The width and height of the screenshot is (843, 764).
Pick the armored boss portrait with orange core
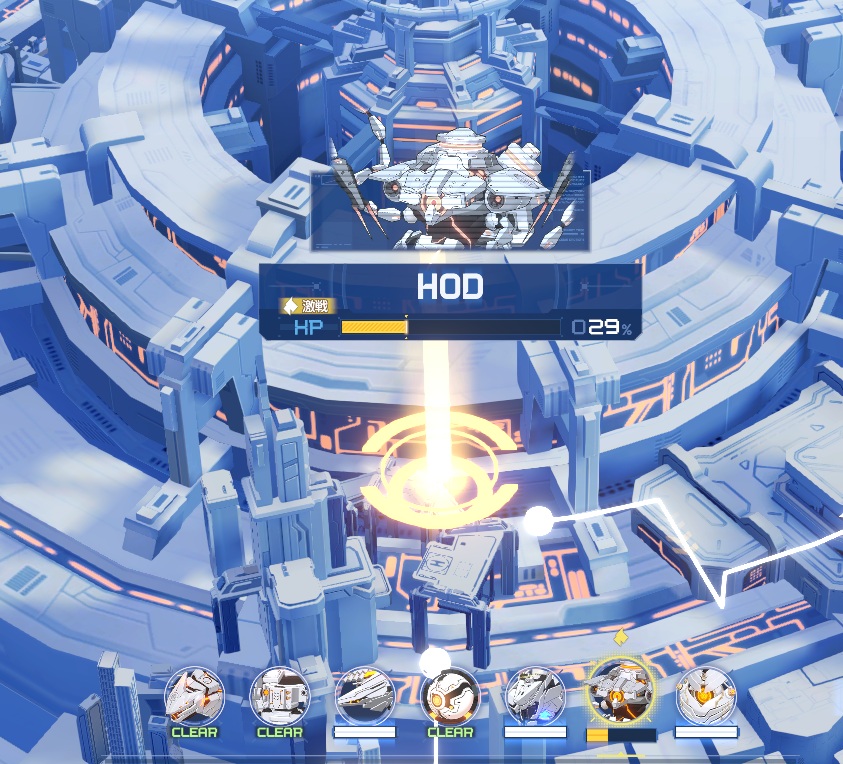[706, 696]
